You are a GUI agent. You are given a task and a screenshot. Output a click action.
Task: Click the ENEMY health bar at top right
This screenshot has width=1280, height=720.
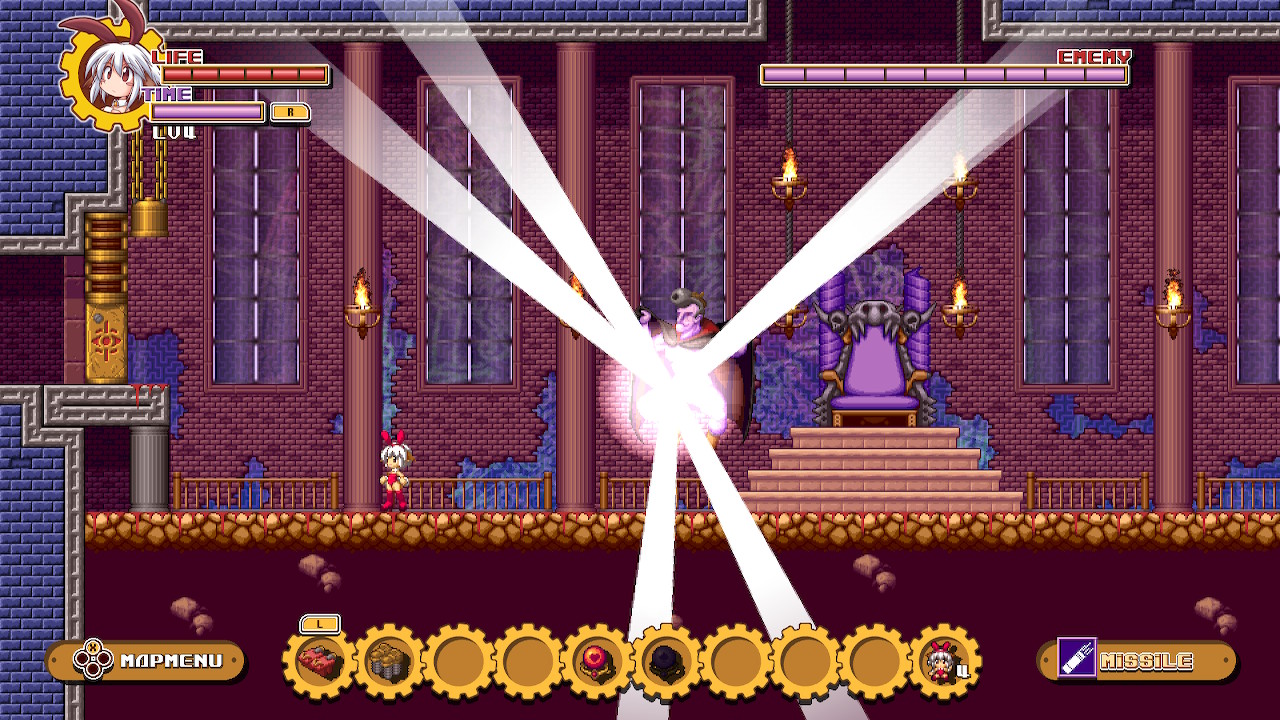point(945,73)
